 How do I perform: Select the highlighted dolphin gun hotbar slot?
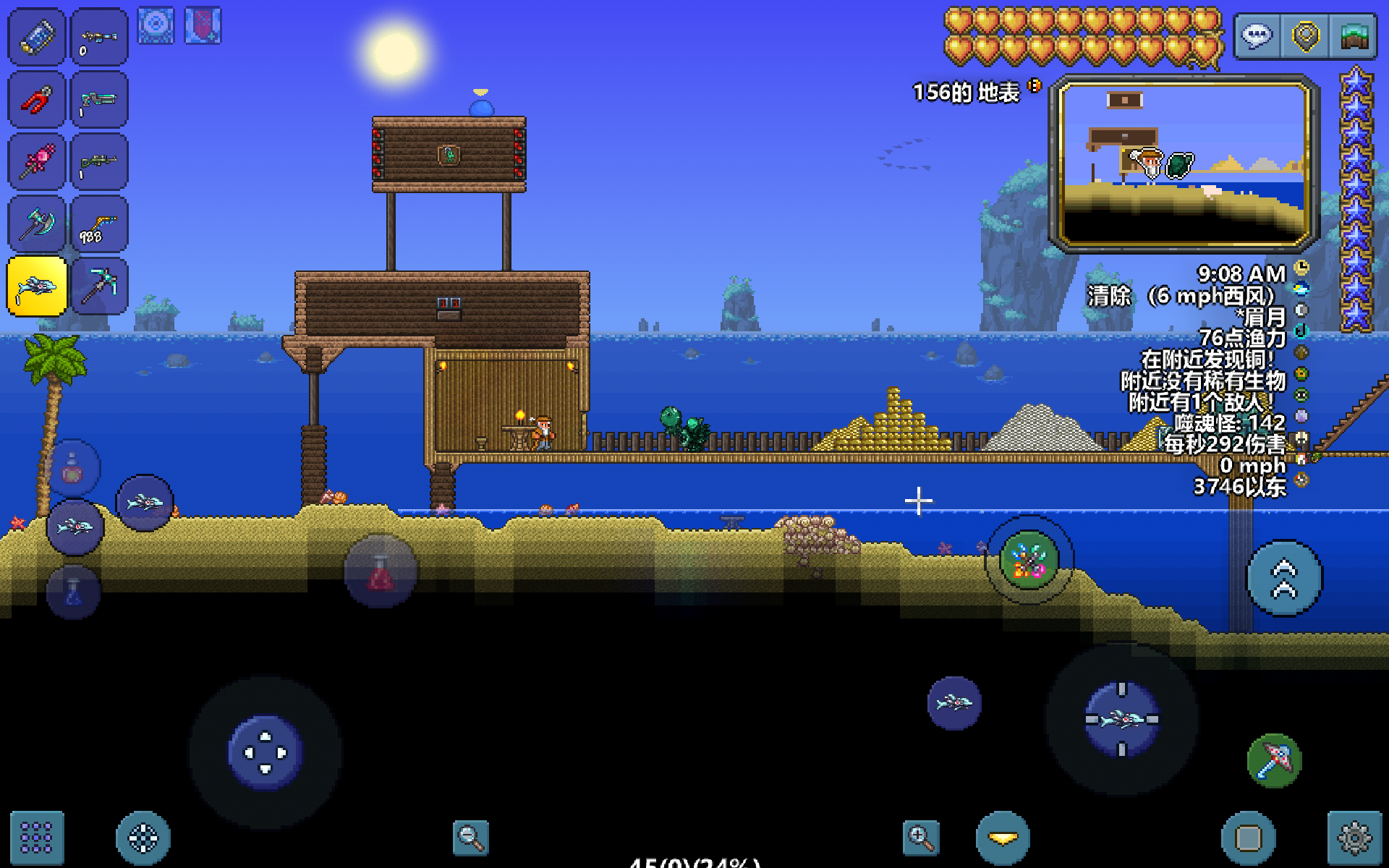37,286
